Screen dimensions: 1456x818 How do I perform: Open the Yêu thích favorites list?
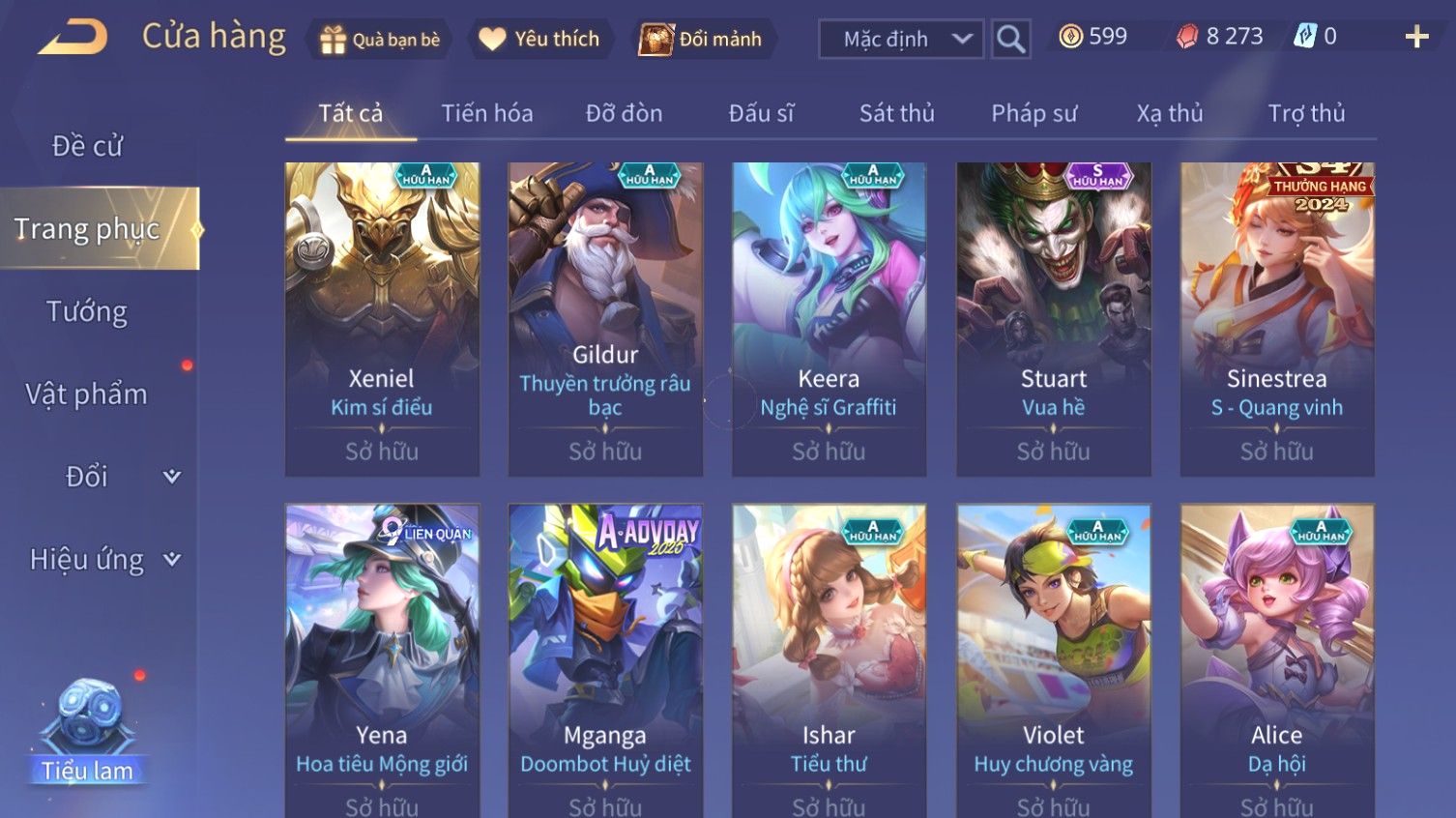pyautogui.click(x=539, y=40)
